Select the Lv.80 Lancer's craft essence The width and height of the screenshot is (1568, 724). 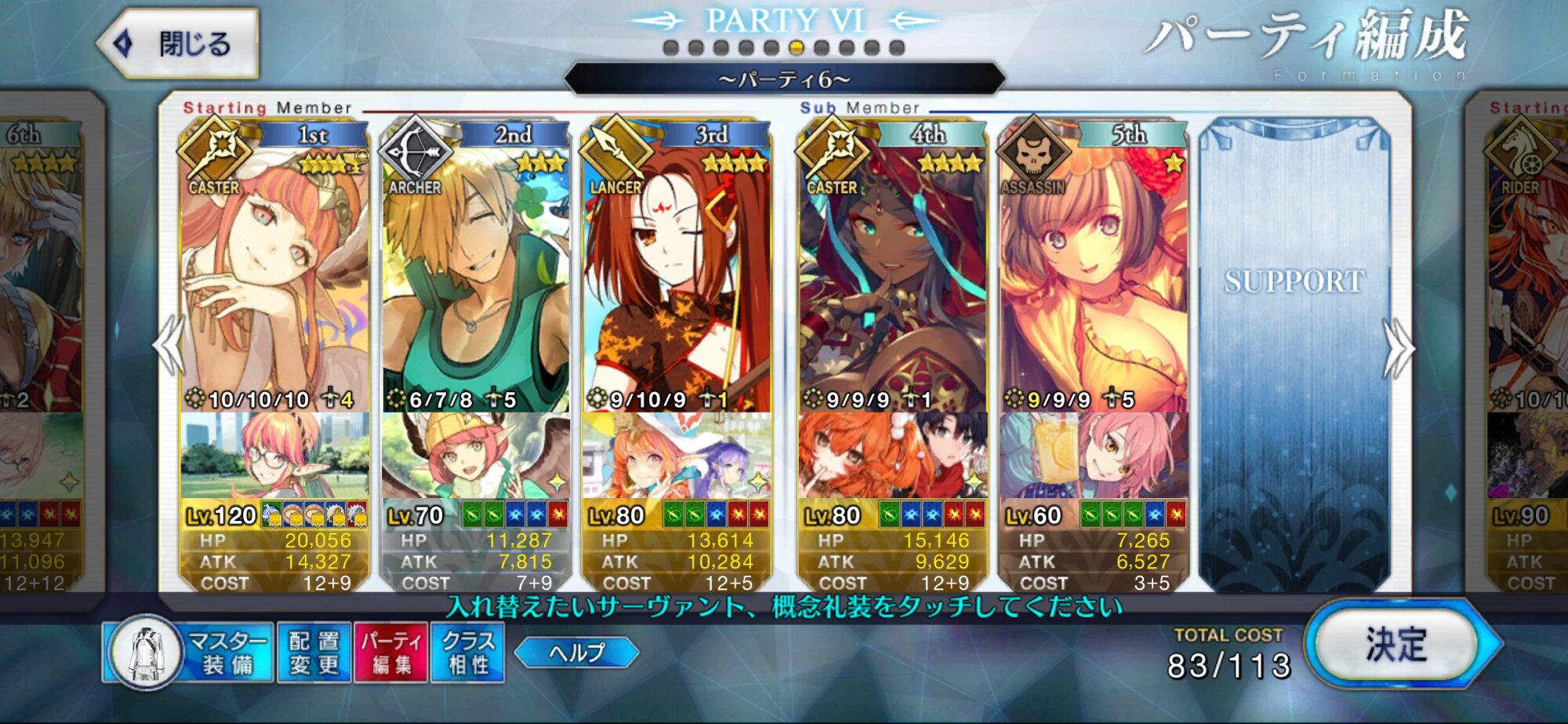click(x=676, y=455)
